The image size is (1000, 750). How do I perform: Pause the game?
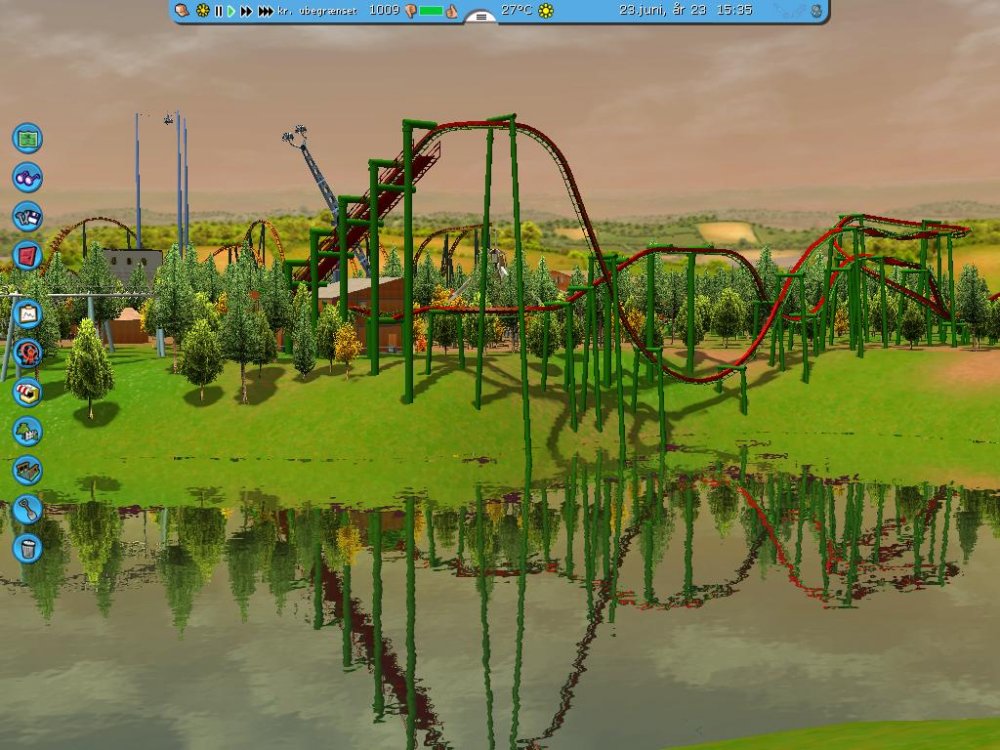[218, 11]
